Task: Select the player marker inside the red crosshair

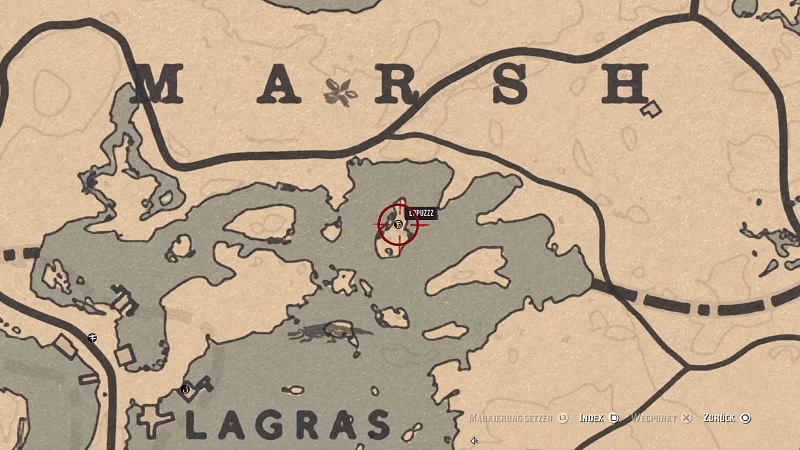Action: (398, 225)
